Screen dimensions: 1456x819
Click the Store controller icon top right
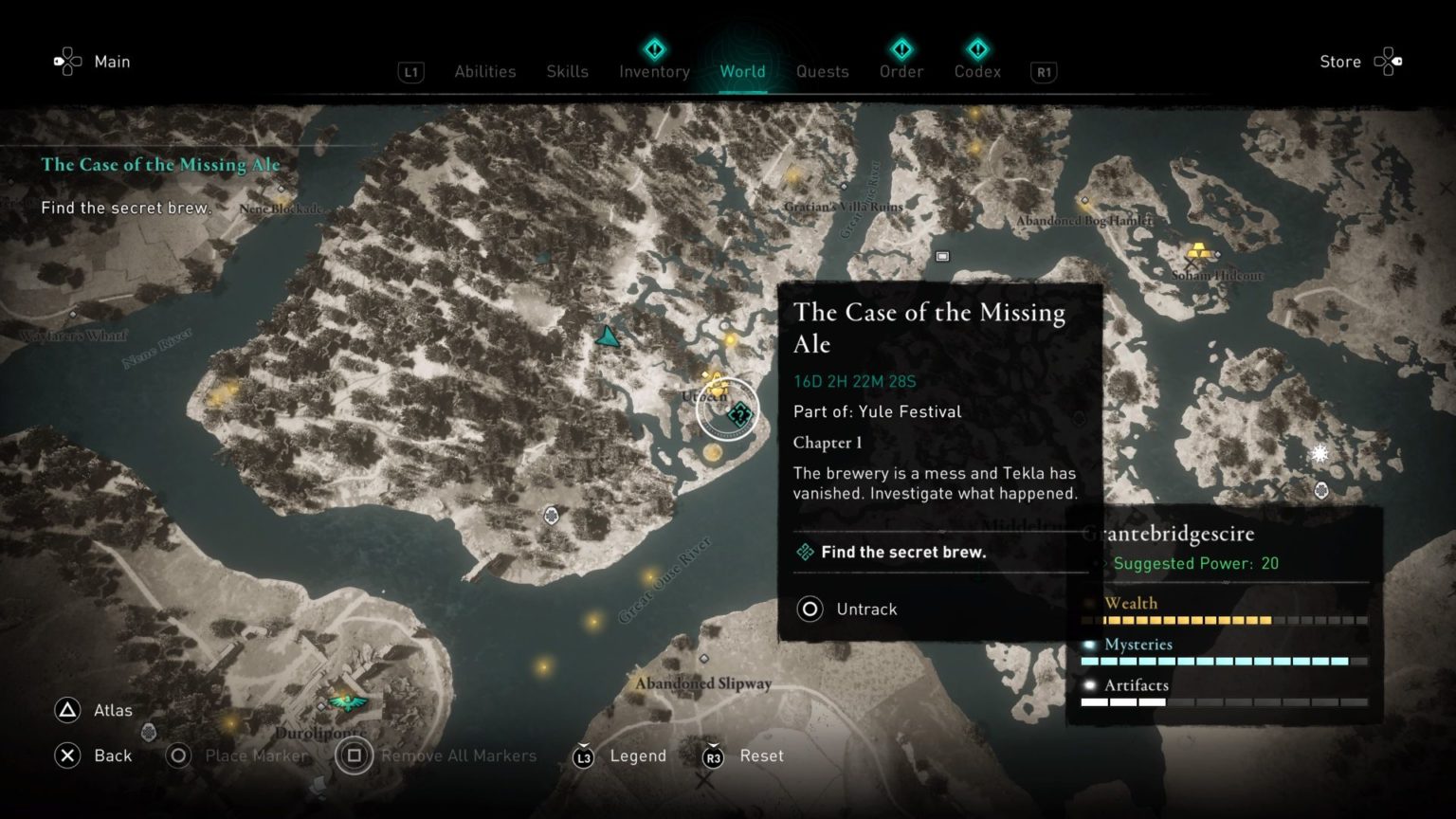pos(1388,61)
